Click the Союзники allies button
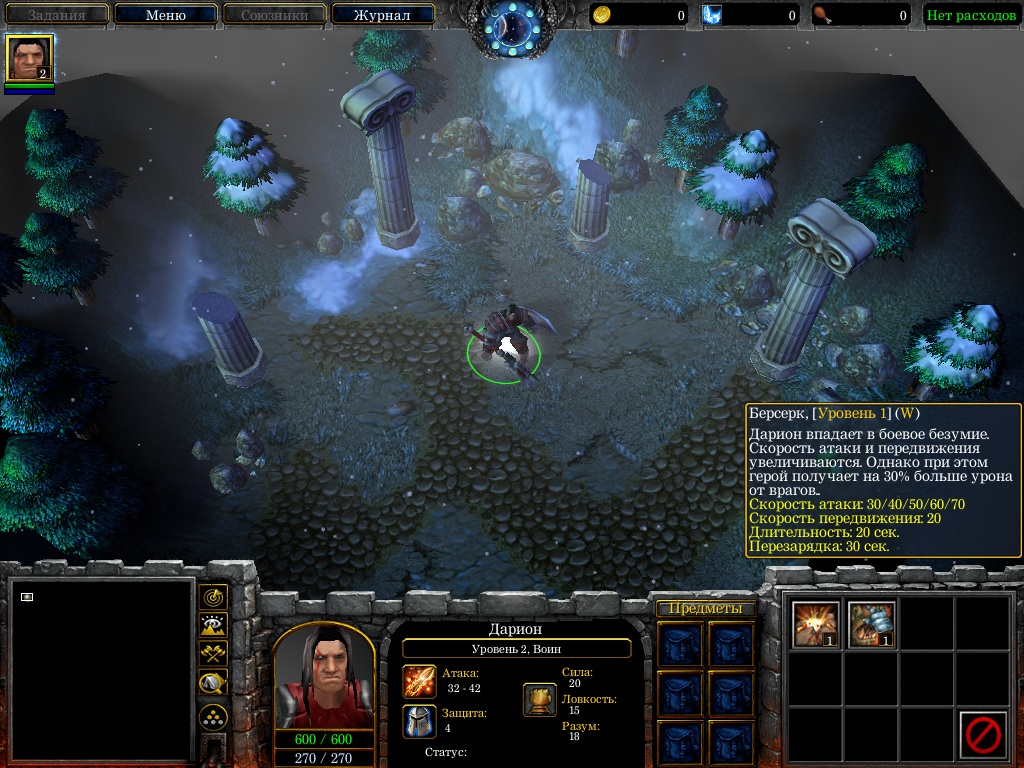 tap(273, 15)
